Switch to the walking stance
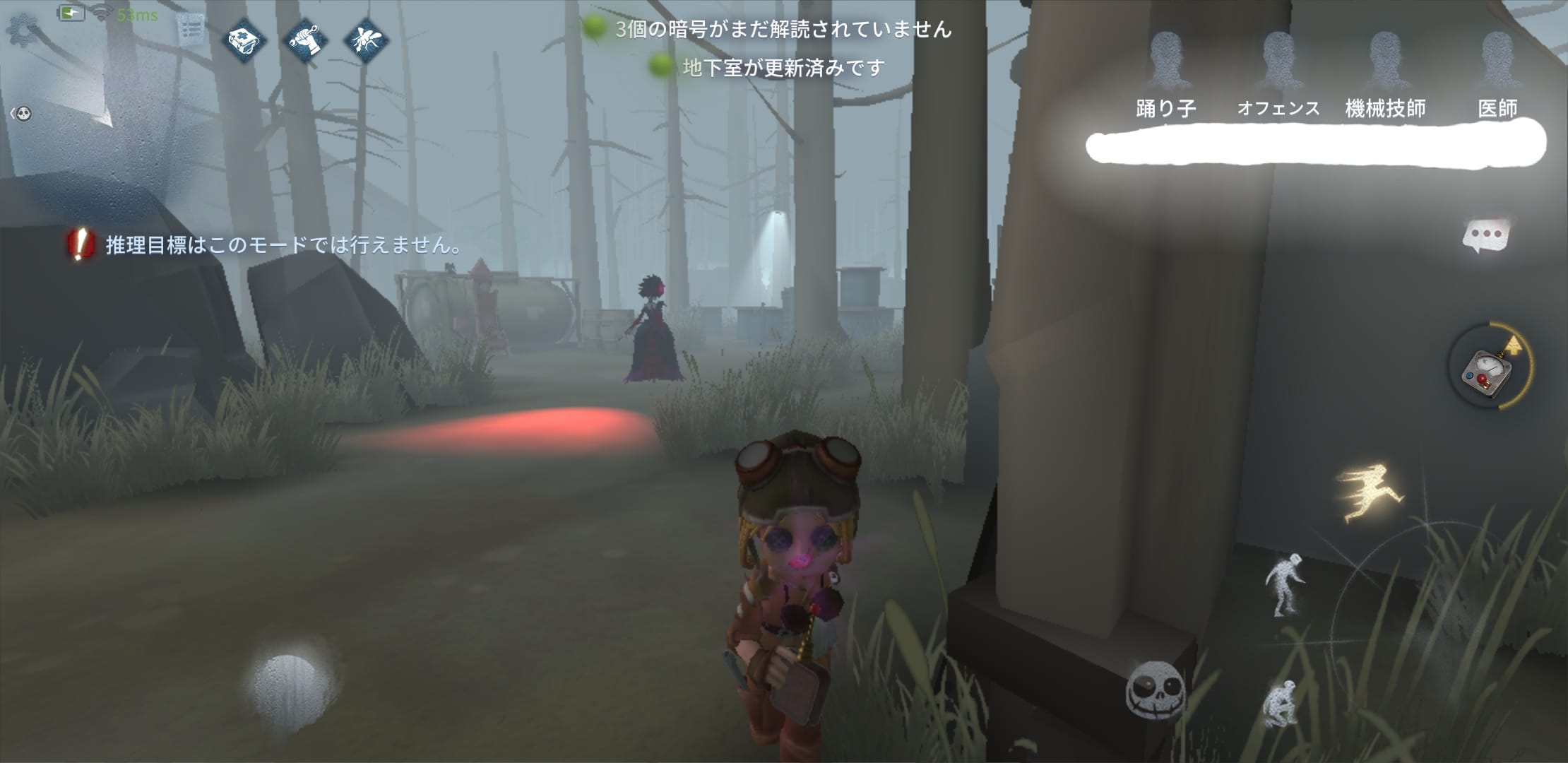1568x763 pixels. (1285, 584)
